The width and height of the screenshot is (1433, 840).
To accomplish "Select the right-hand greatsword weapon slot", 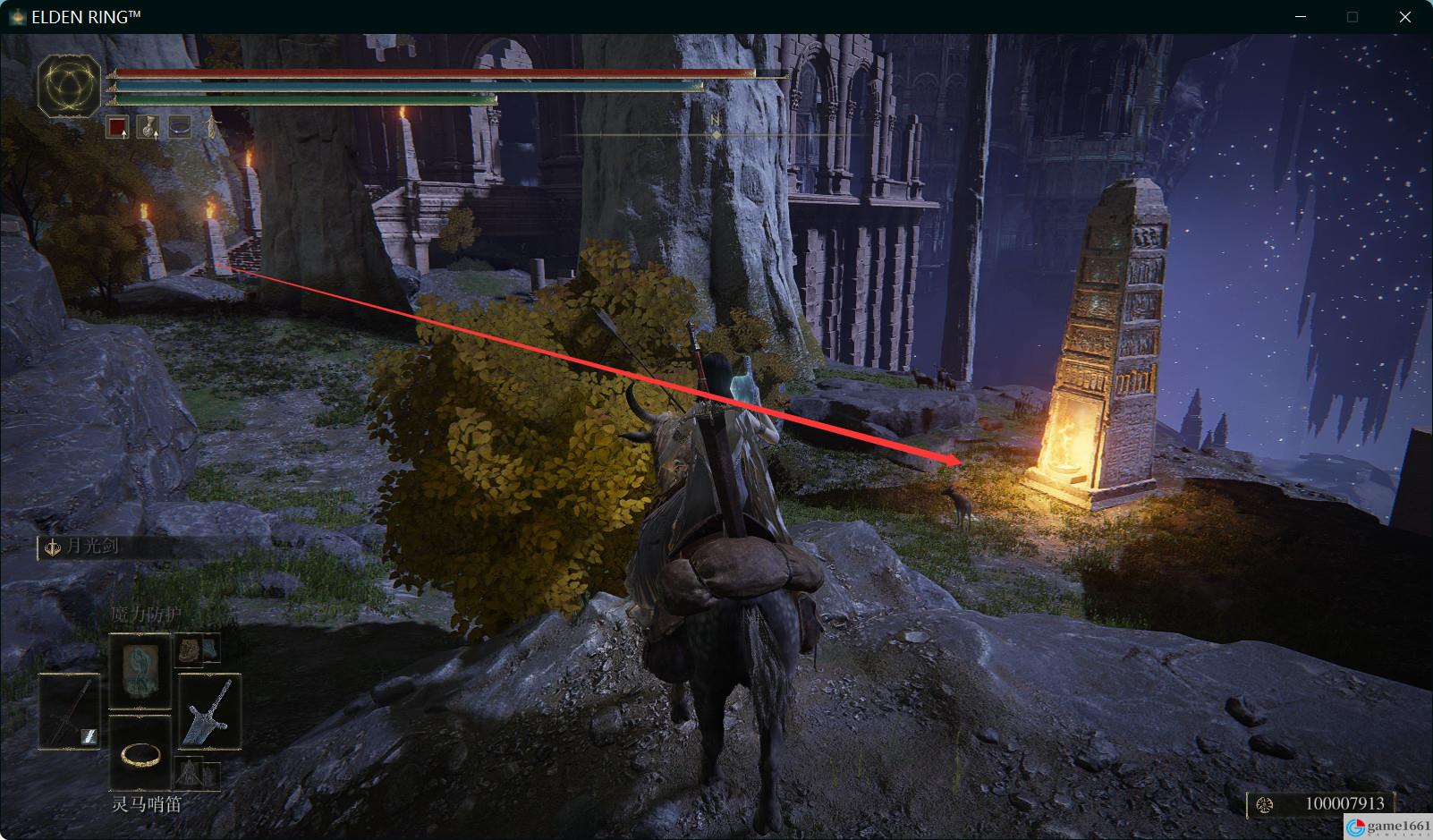I will (209, 711).
